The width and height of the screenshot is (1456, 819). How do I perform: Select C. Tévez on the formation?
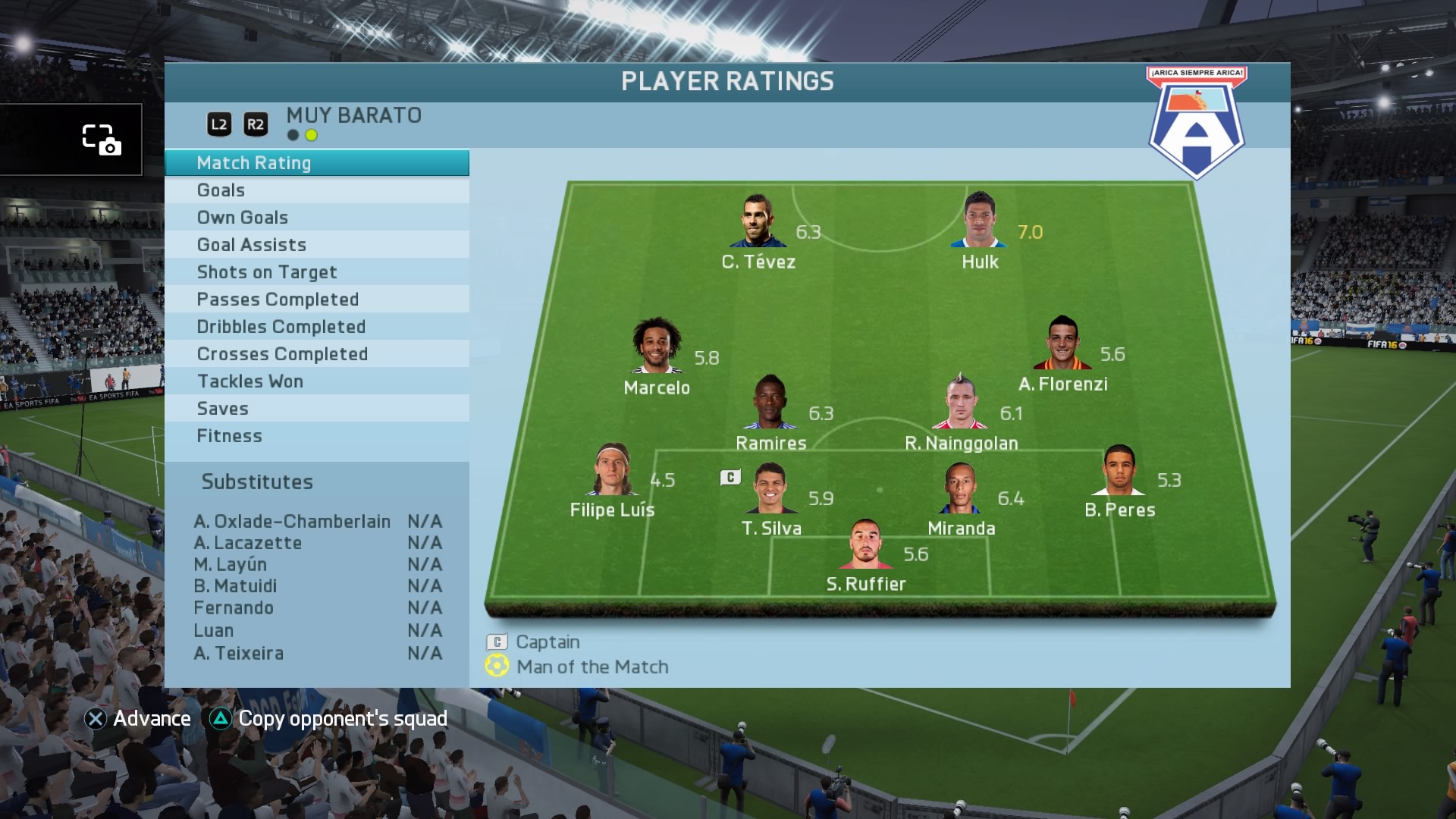pos(758,221)
